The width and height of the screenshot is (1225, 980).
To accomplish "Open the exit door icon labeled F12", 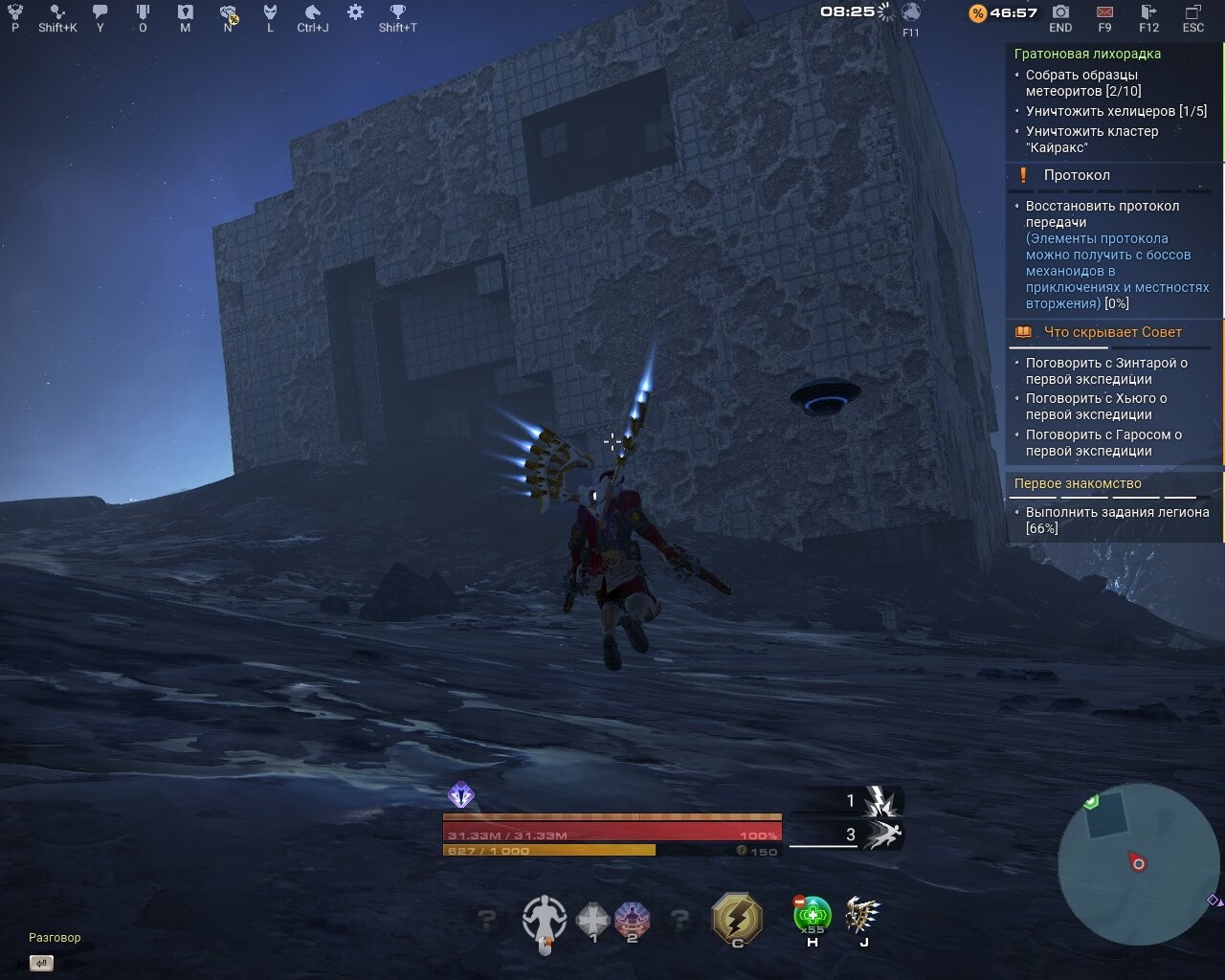I will click(1147, 13).
